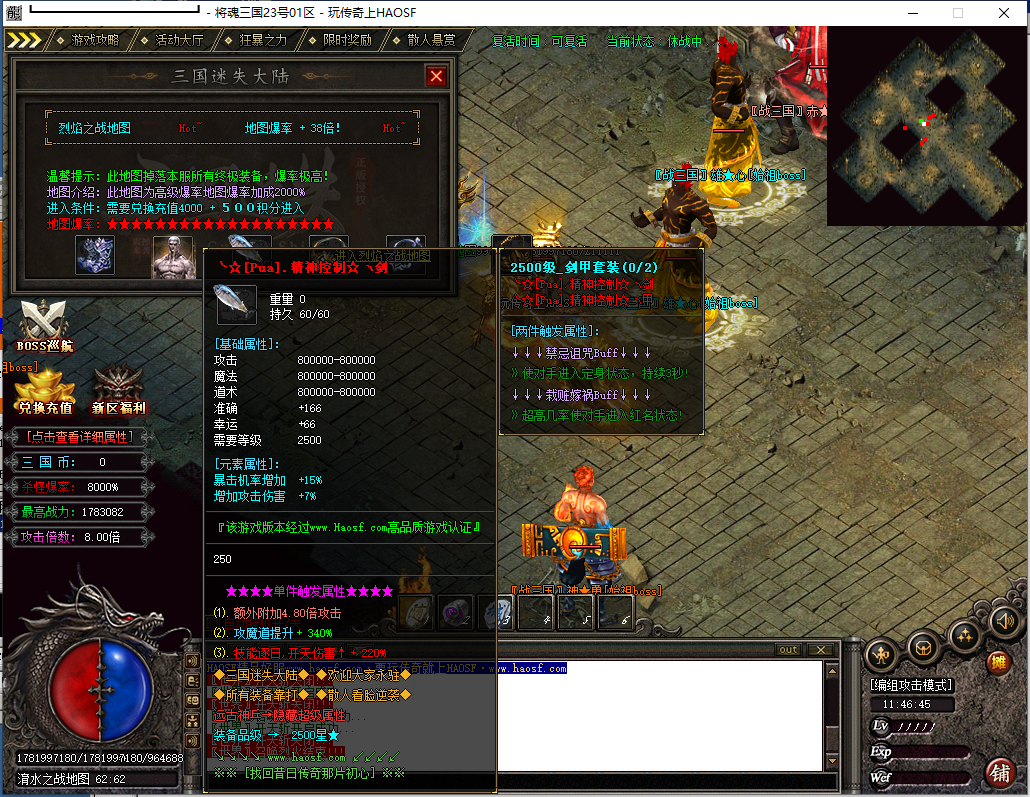Click the minimap
The width and height of the screenshot is (1030, 797).
[x=927, y=124]
